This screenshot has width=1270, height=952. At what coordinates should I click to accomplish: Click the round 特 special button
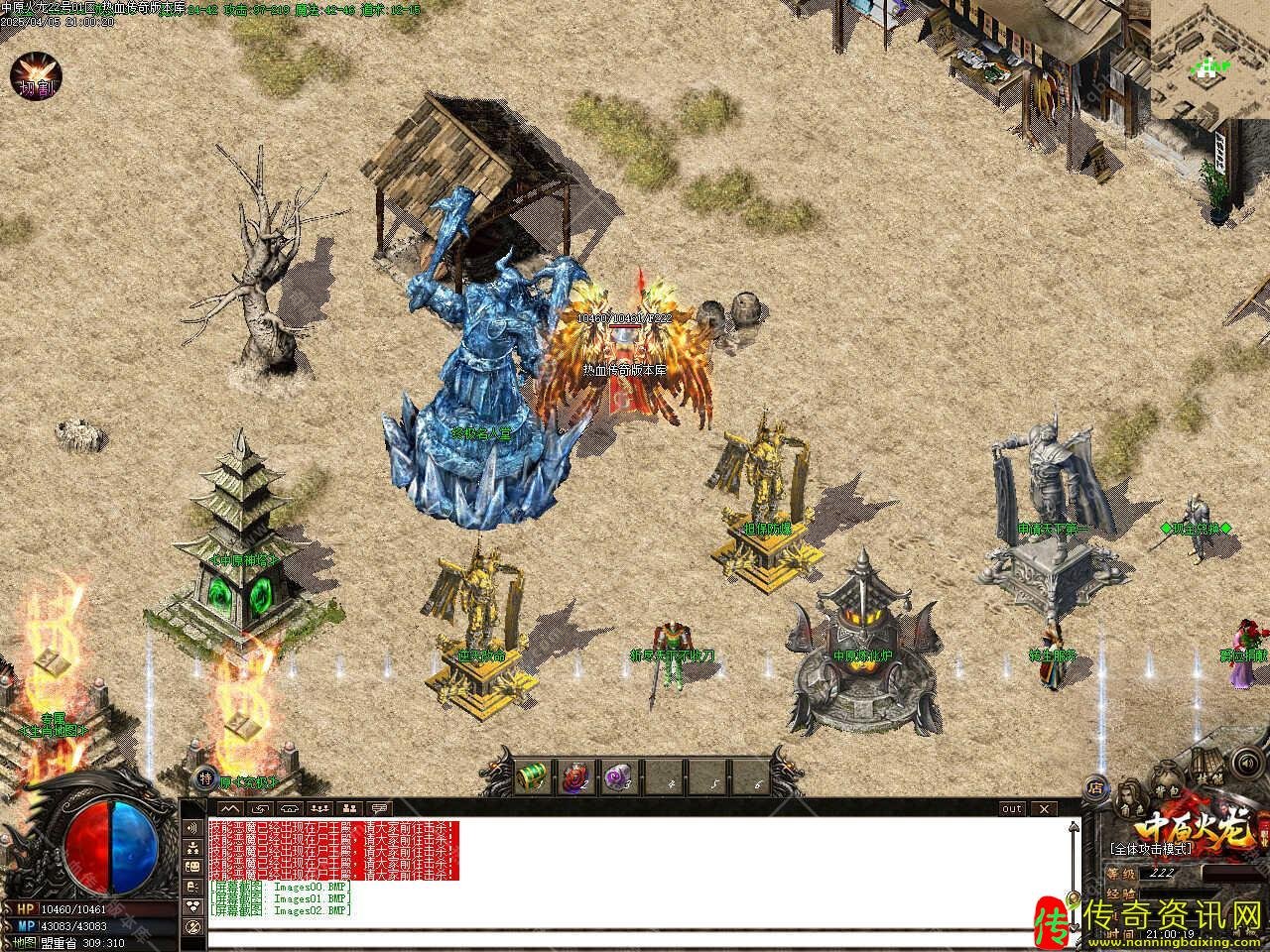point(206,779)
